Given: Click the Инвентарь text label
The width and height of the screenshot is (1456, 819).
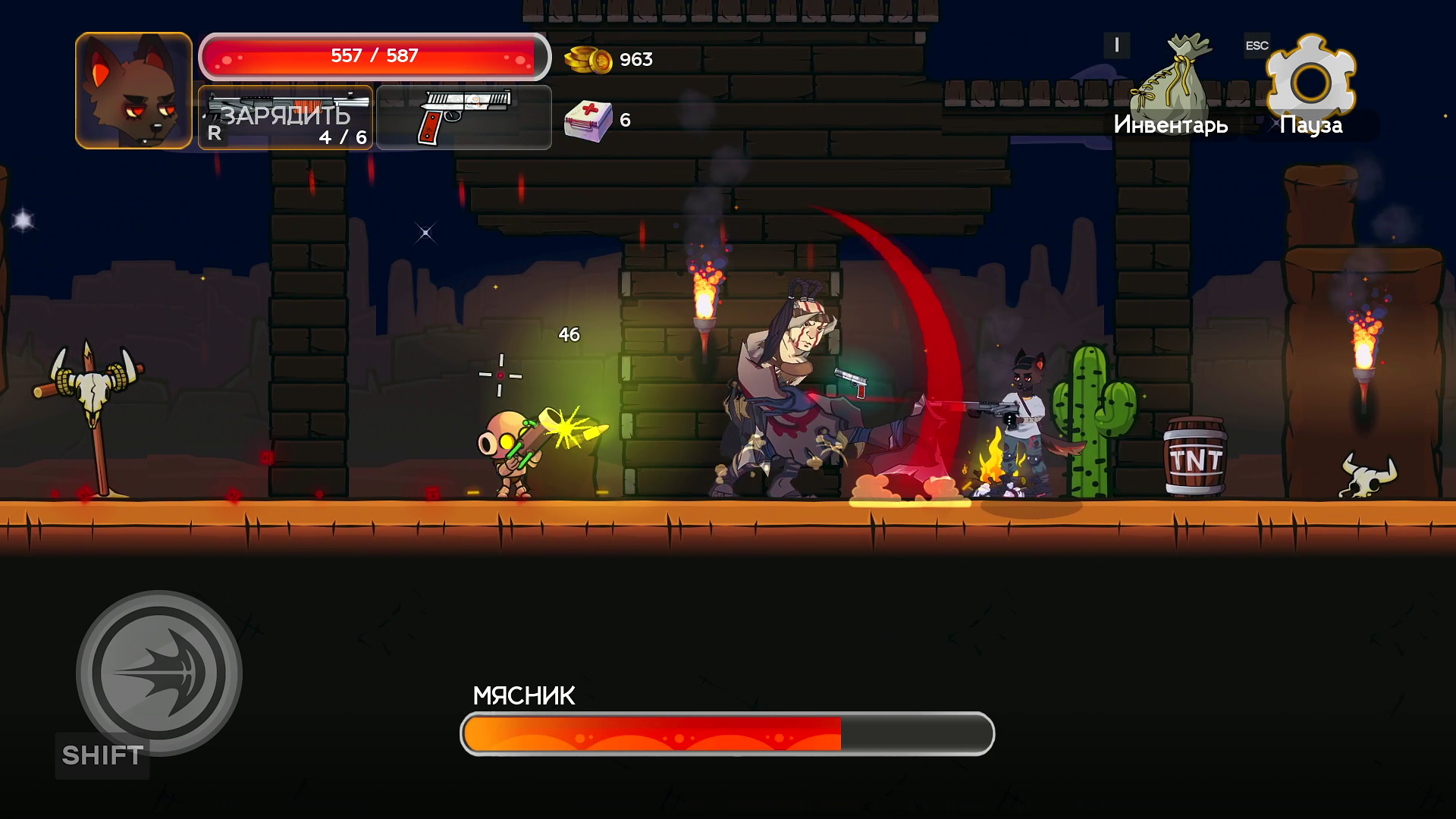Looking at the screenshot, I should 1171,125.
